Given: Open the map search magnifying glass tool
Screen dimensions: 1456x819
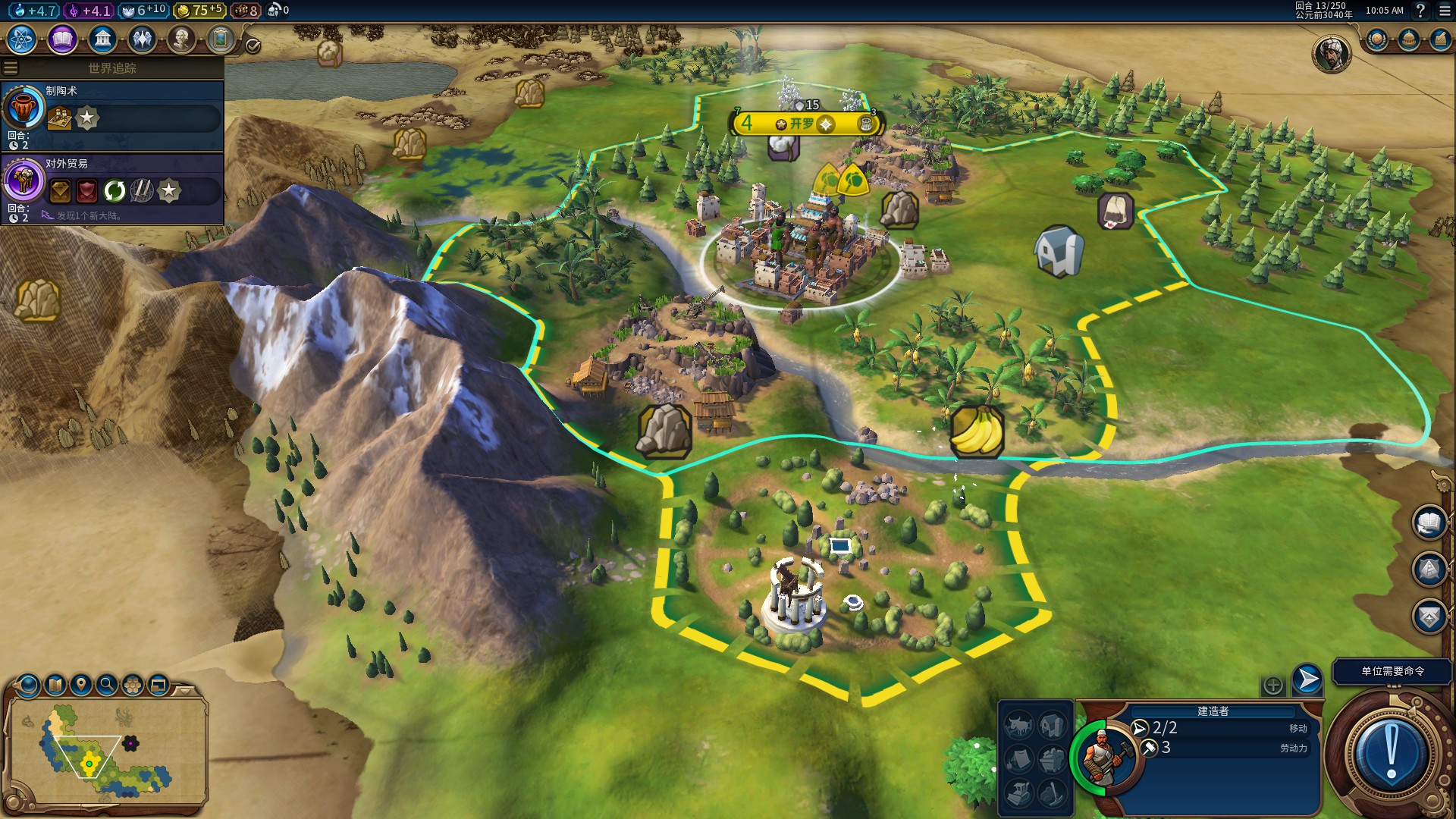Looking at the screenshot, I should (107, 685).
